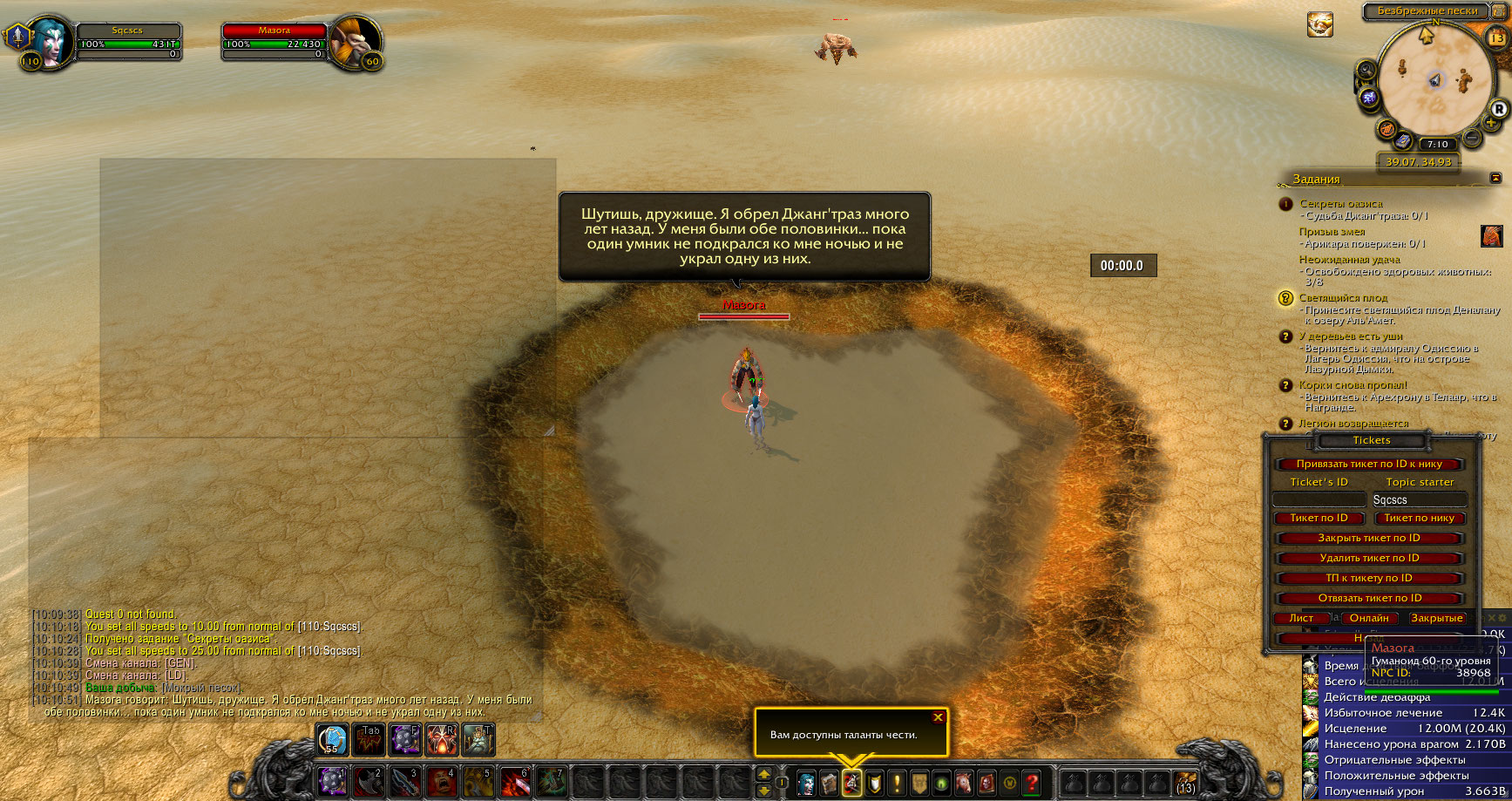Zoom out the minimap with minus button
The width and height of the screenshot is (1512, 801).
[1472, 137]
